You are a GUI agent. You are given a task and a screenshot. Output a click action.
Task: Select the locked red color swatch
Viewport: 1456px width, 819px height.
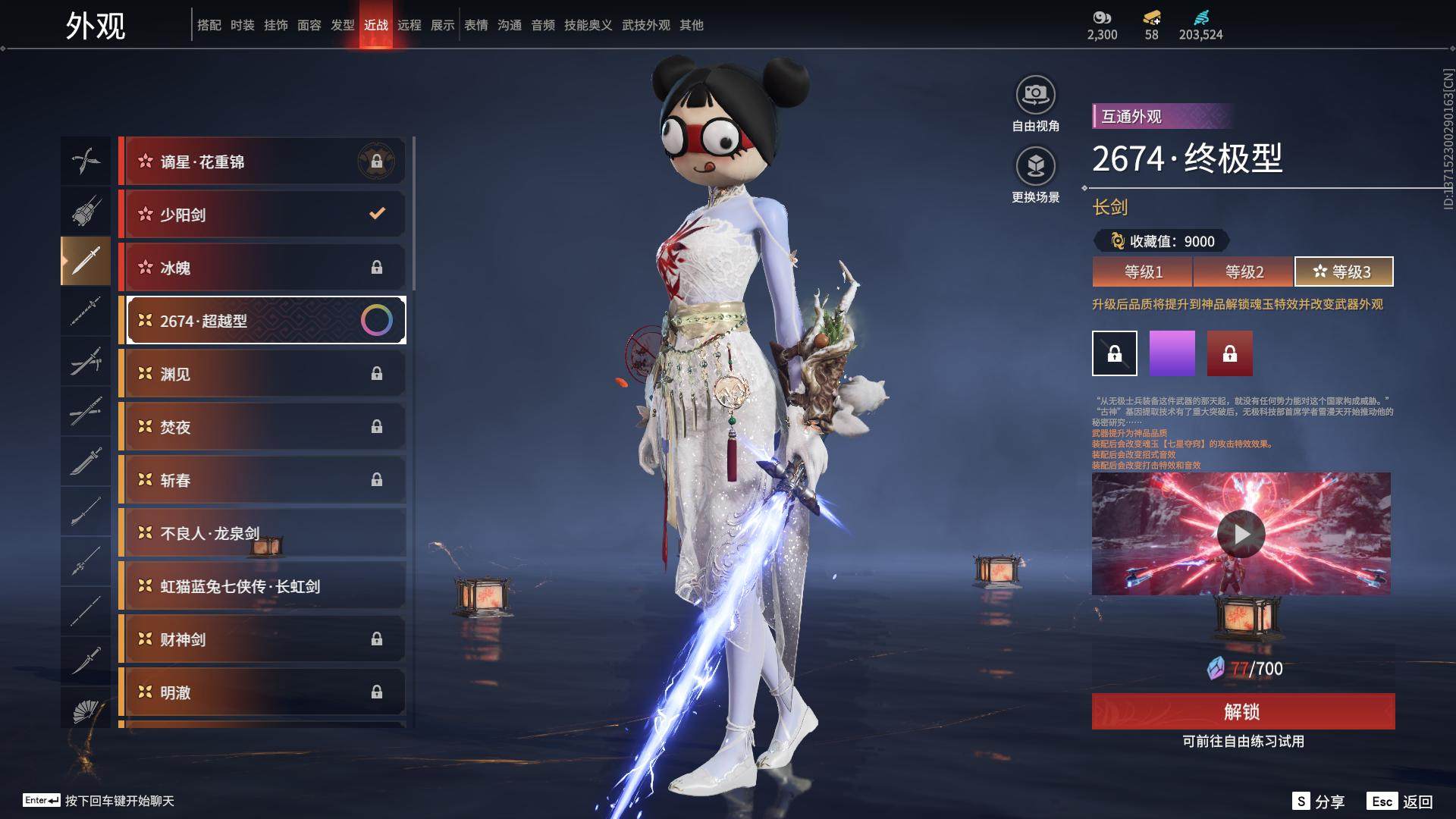[1229, 353]
